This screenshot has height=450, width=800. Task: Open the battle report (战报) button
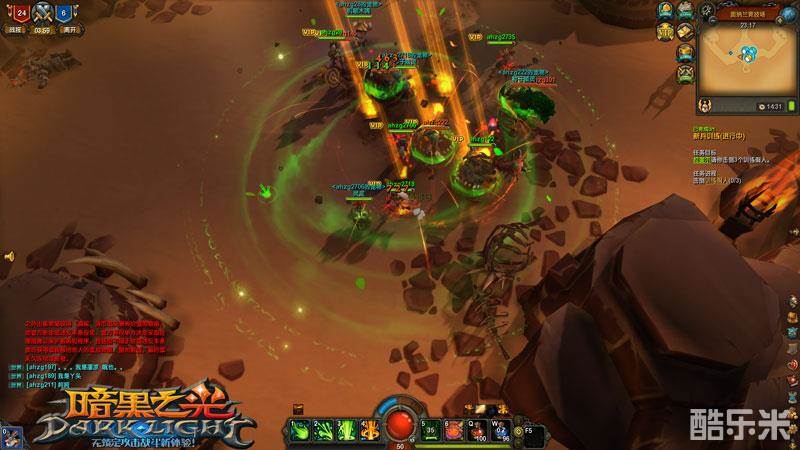coord(16,30)
